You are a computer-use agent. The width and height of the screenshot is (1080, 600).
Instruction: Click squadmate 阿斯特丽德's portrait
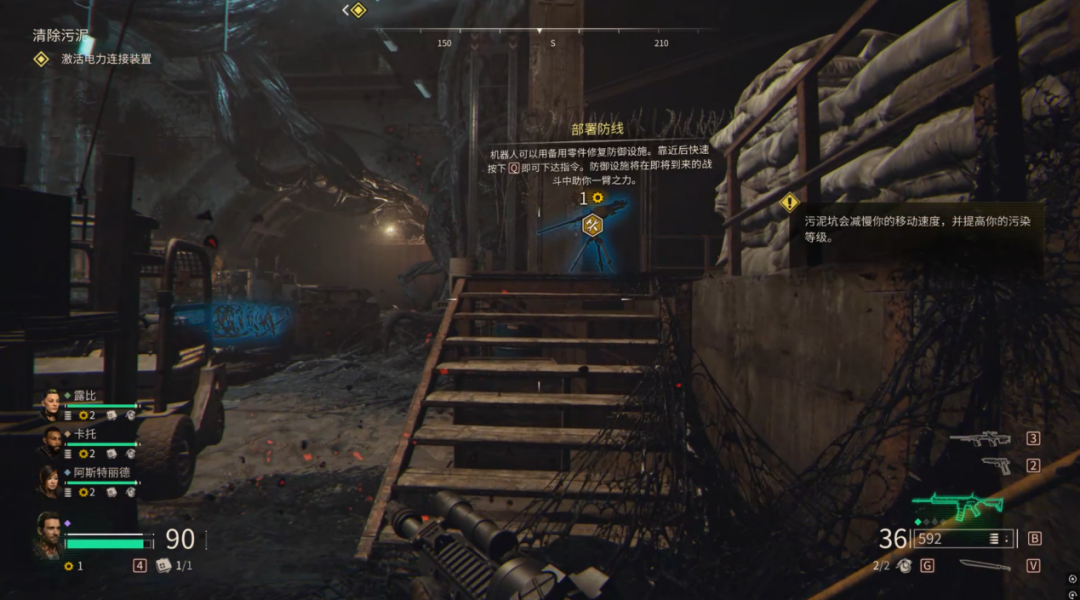tap(50, 480)
